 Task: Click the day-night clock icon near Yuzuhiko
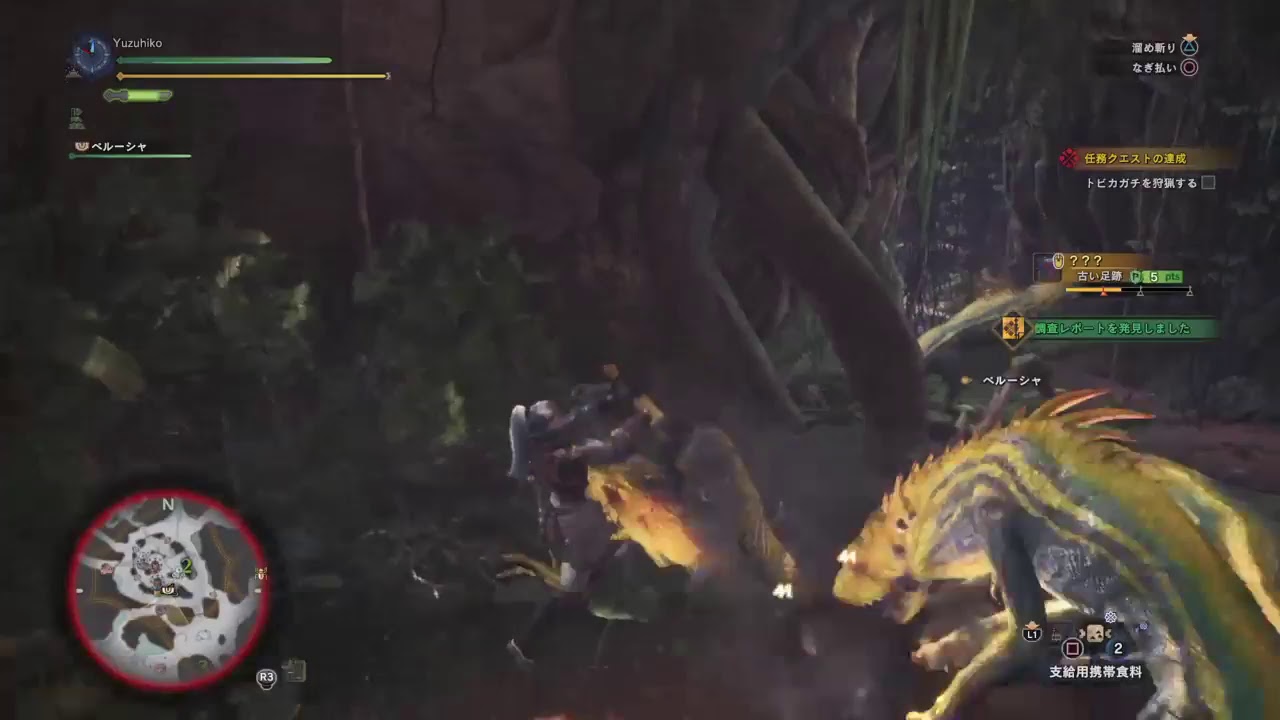90,57
